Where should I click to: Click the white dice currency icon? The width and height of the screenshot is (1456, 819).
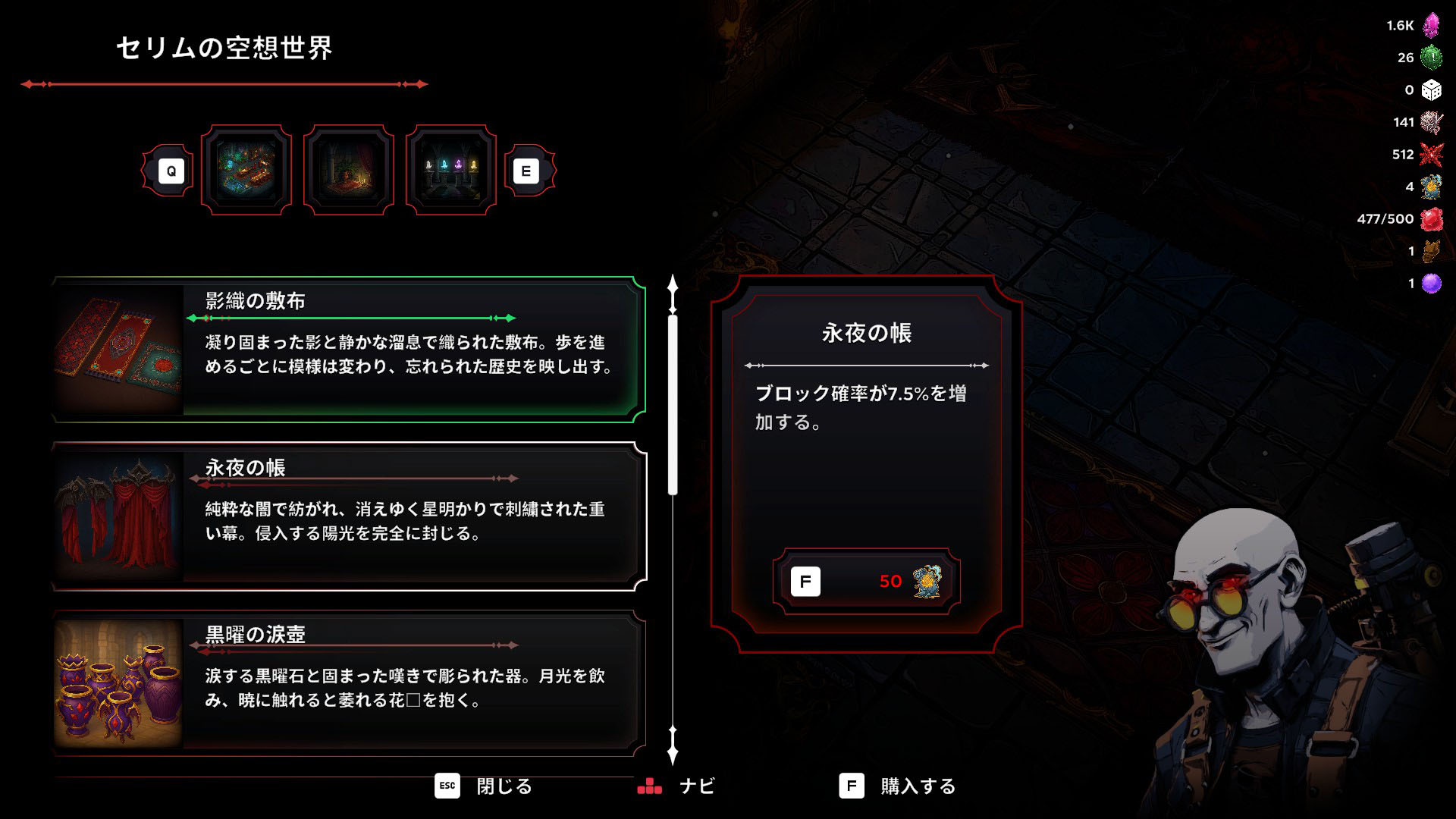click(x=1430, y=89)
